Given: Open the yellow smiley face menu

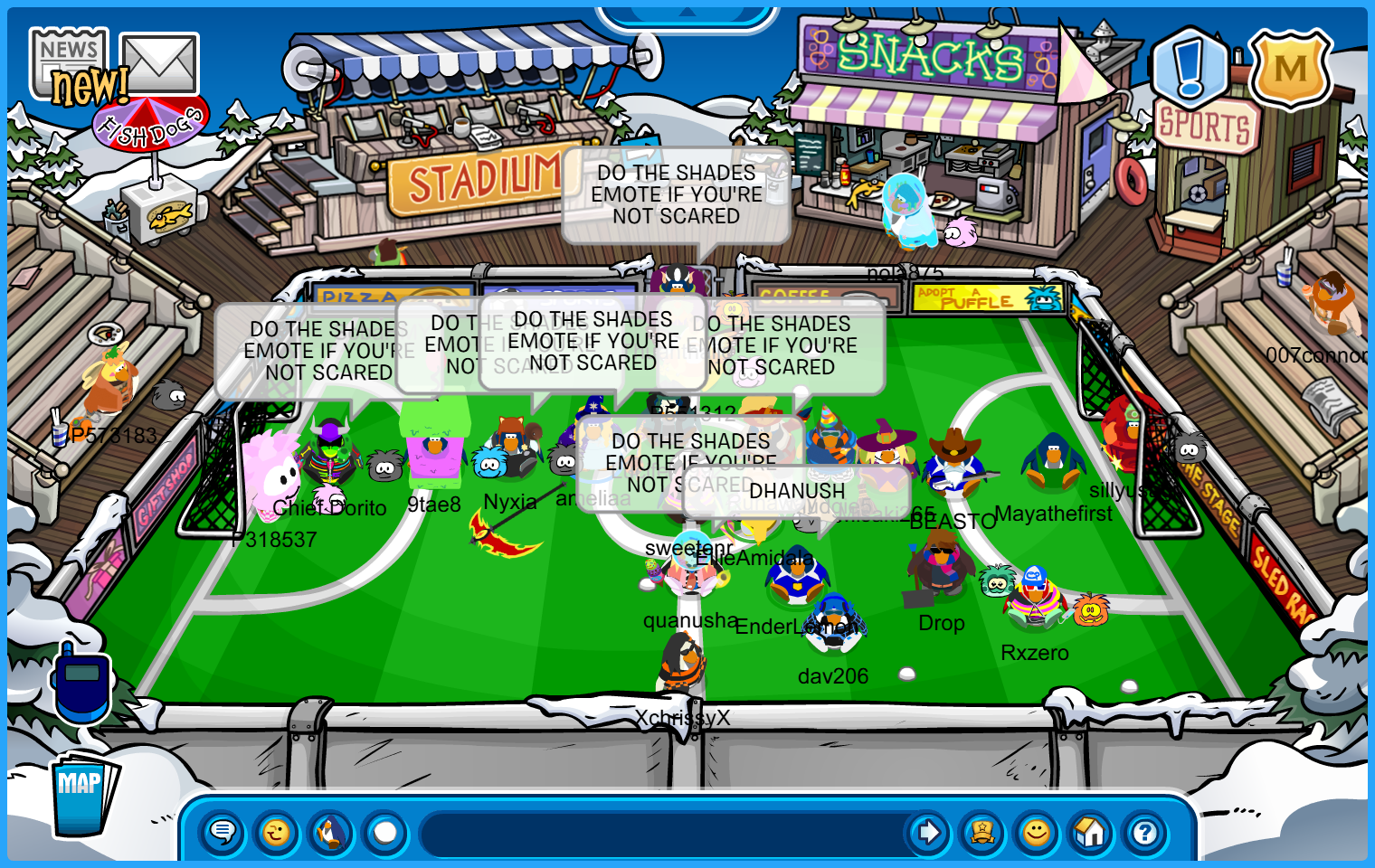Looking at the screenshot, I should [x=1037, y=832].
